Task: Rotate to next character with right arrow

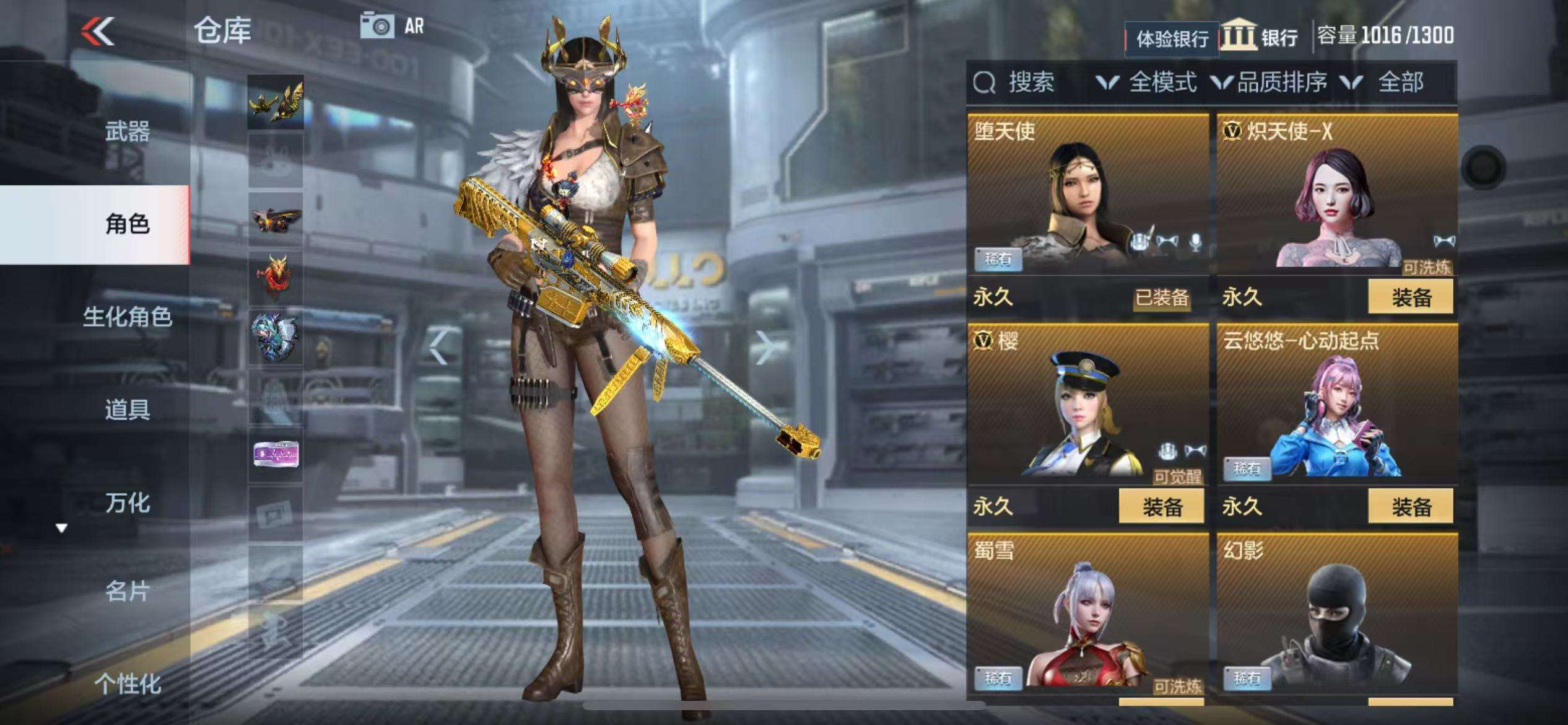Action: (x=765, y=347)
